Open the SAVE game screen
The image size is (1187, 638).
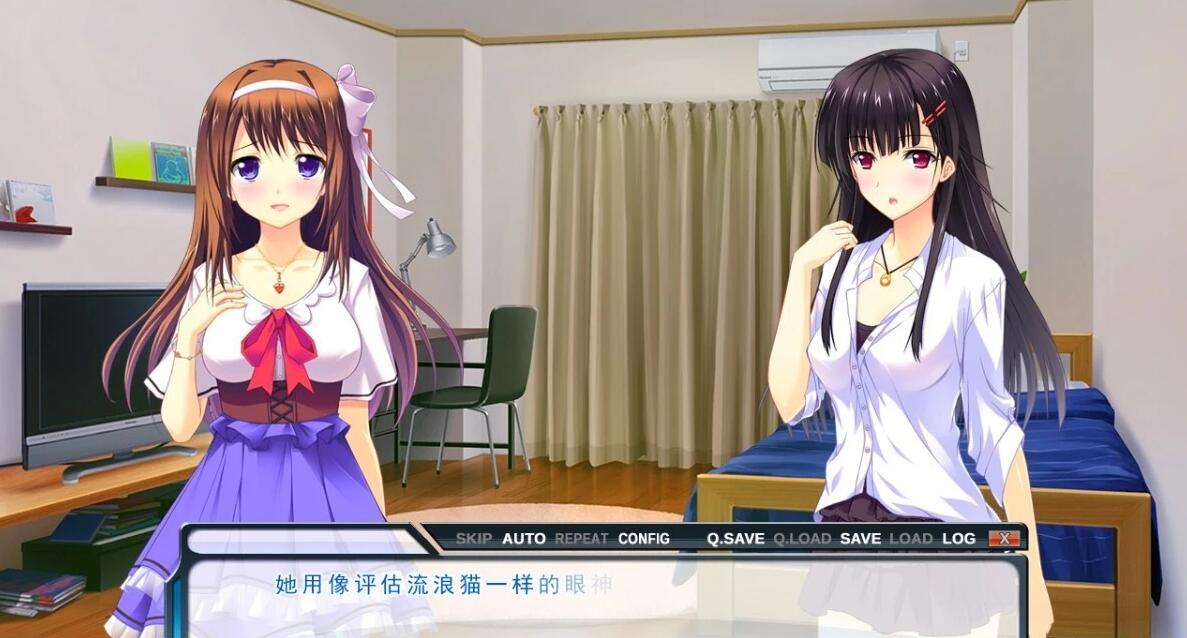click(860, 538)
